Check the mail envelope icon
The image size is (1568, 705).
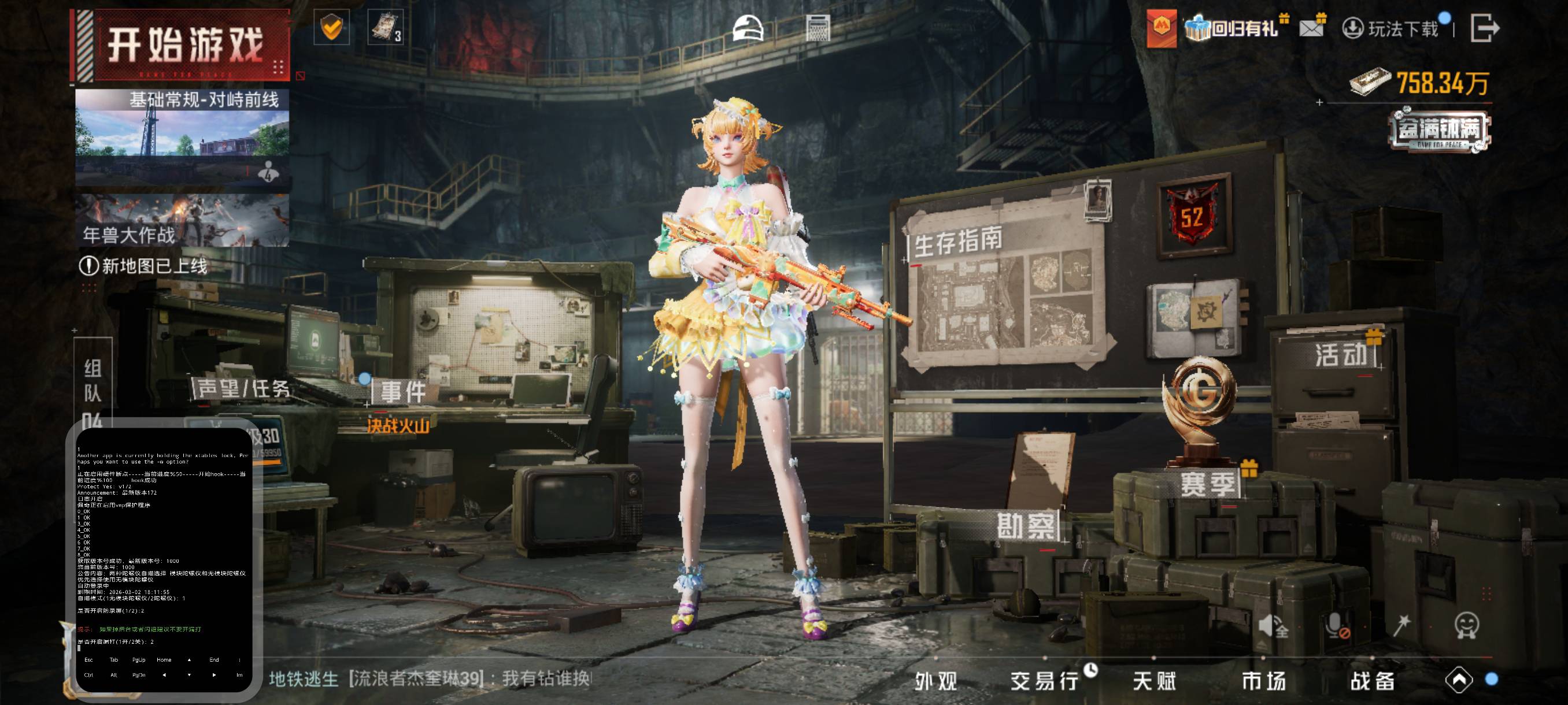coord(1311,28)
